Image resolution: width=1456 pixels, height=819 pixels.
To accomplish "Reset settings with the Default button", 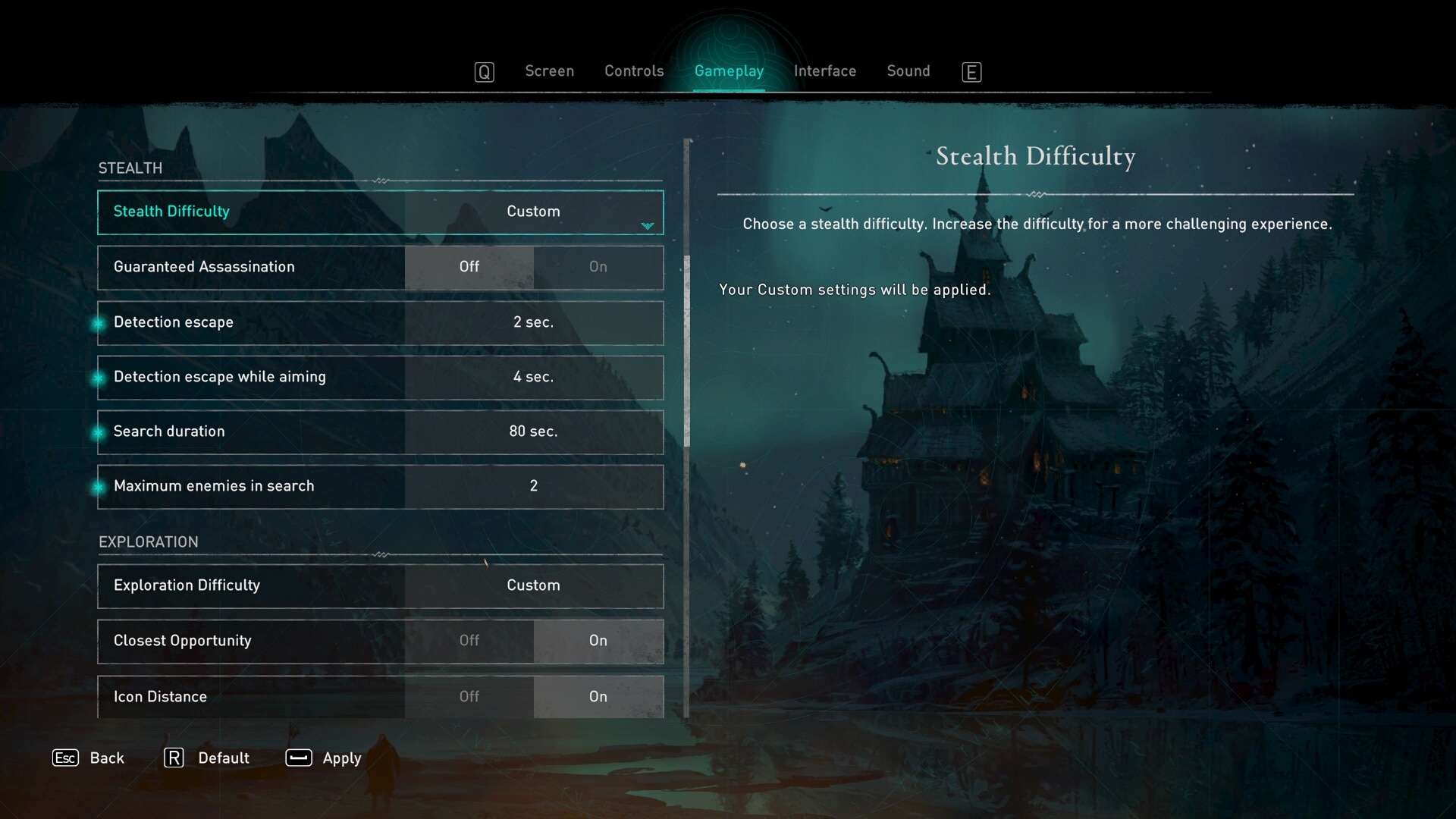I will (207, 758).
